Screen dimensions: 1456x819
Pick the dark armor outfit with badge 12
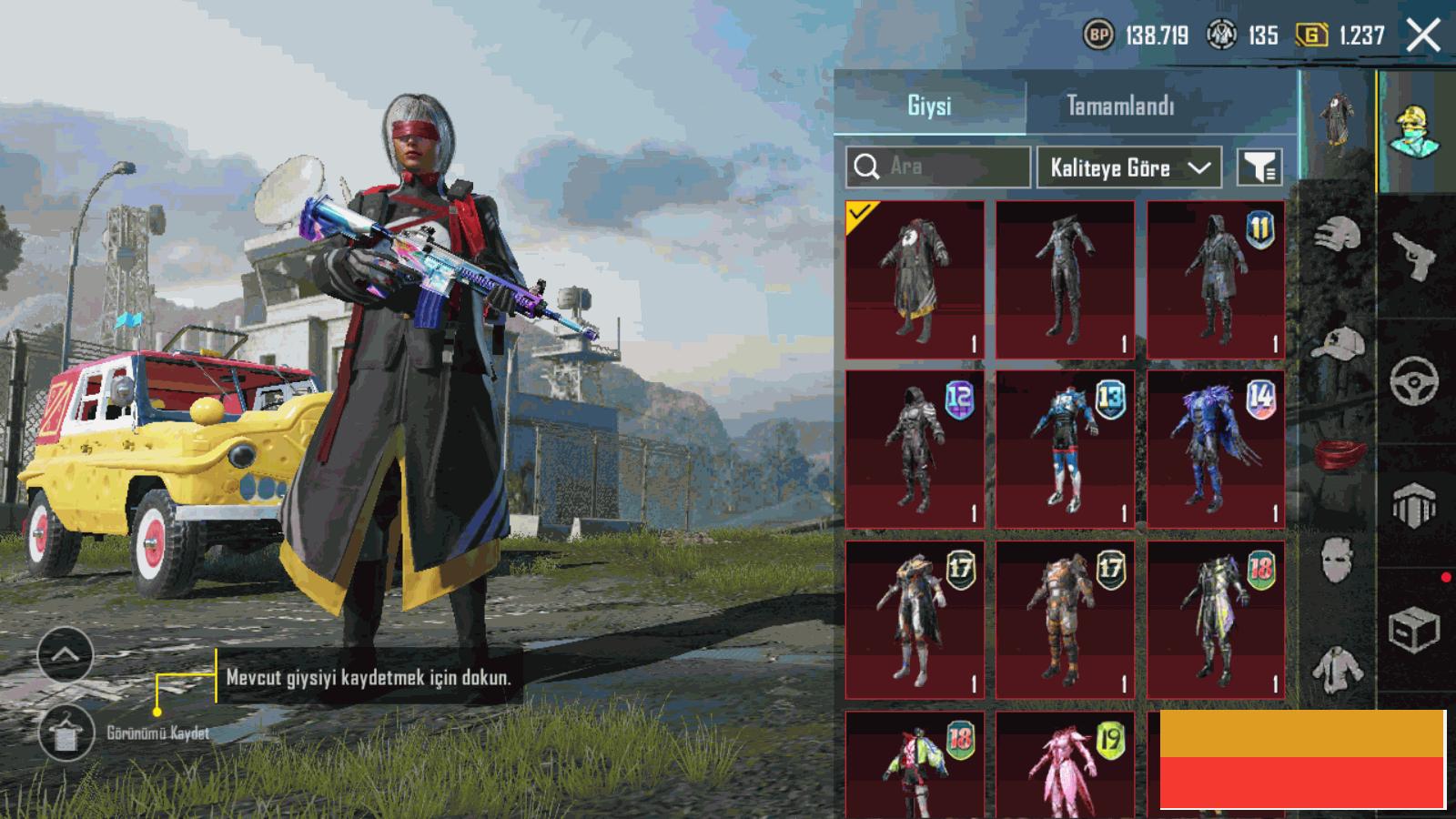pyautogui.click(x=915, y=449)
